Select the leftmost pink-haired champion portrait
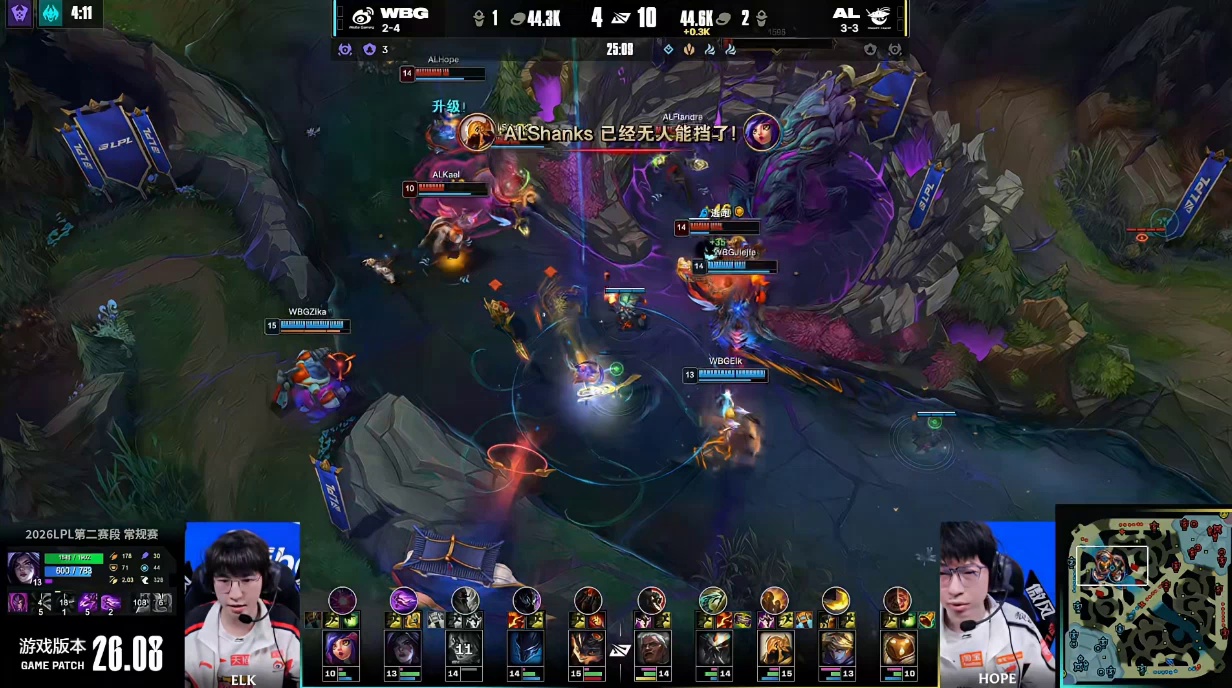 341,648
